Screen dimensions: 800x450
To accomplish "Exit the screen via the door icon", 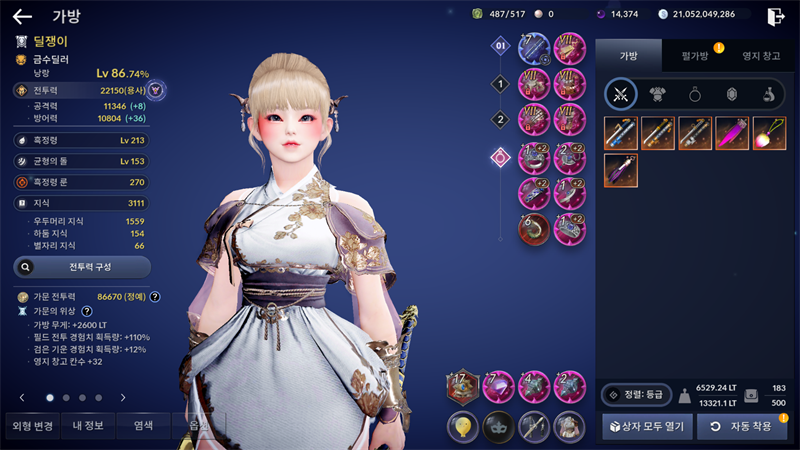I will point(775,16).
